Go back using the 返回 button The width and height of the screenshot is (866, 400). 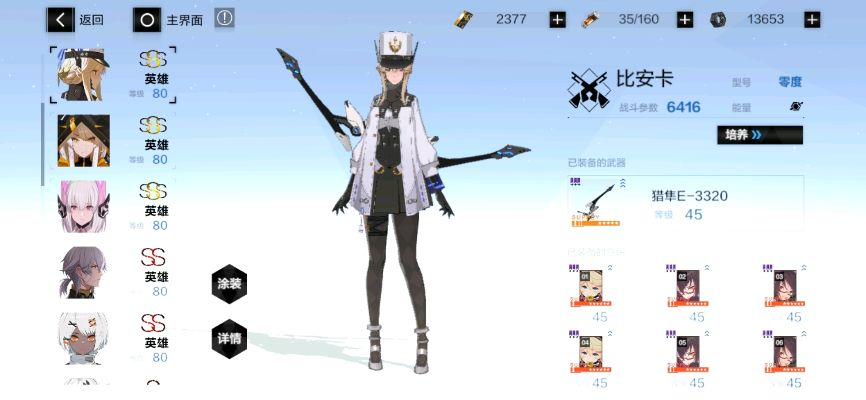(x=76, y=19)
